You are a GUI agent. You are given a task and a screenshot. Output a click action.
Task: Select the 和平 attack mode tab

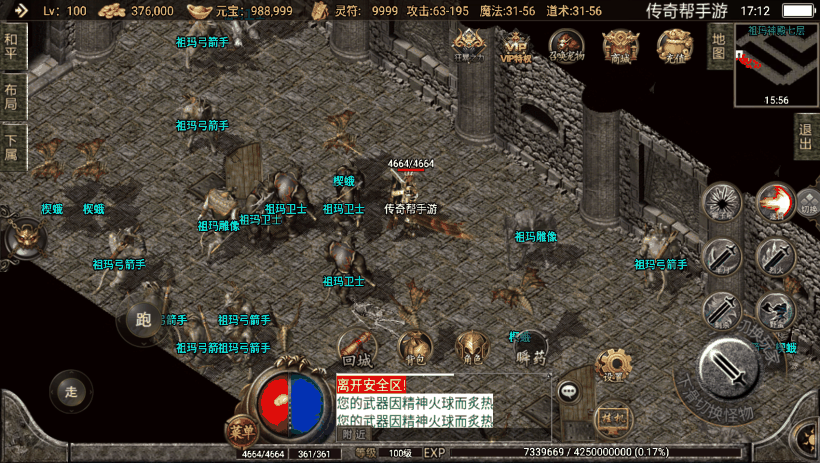[11, 44]
